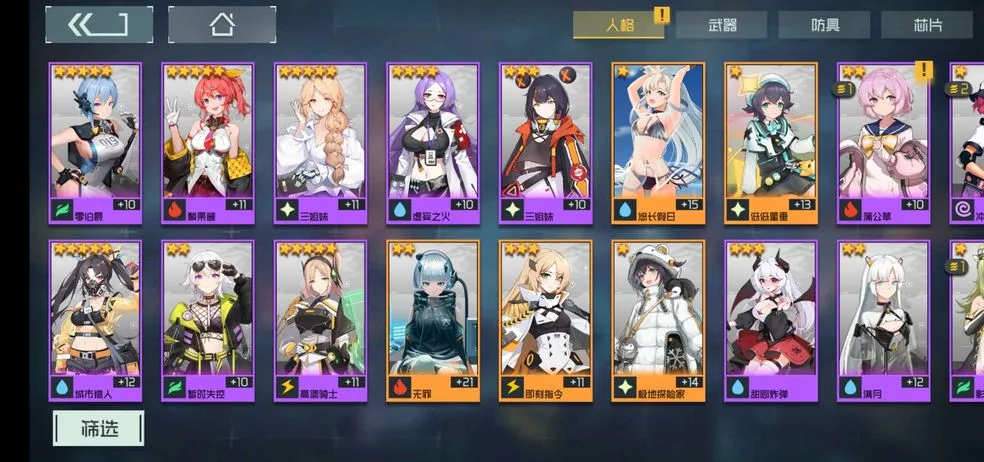
Task: Go back using the double-arrow back button
Action: coord(99,25)
